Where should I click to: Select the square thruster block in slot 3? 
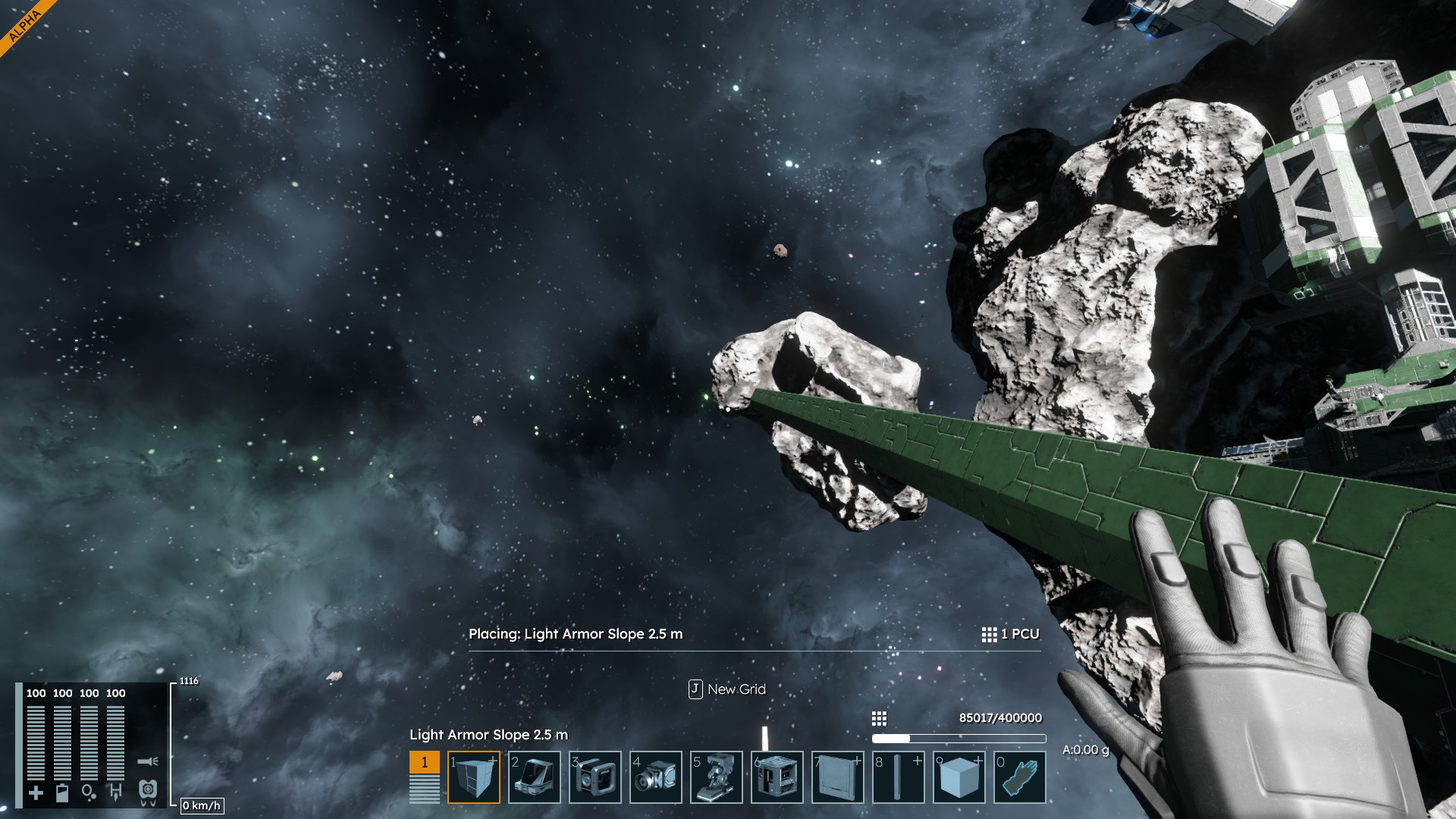(595, 777)
